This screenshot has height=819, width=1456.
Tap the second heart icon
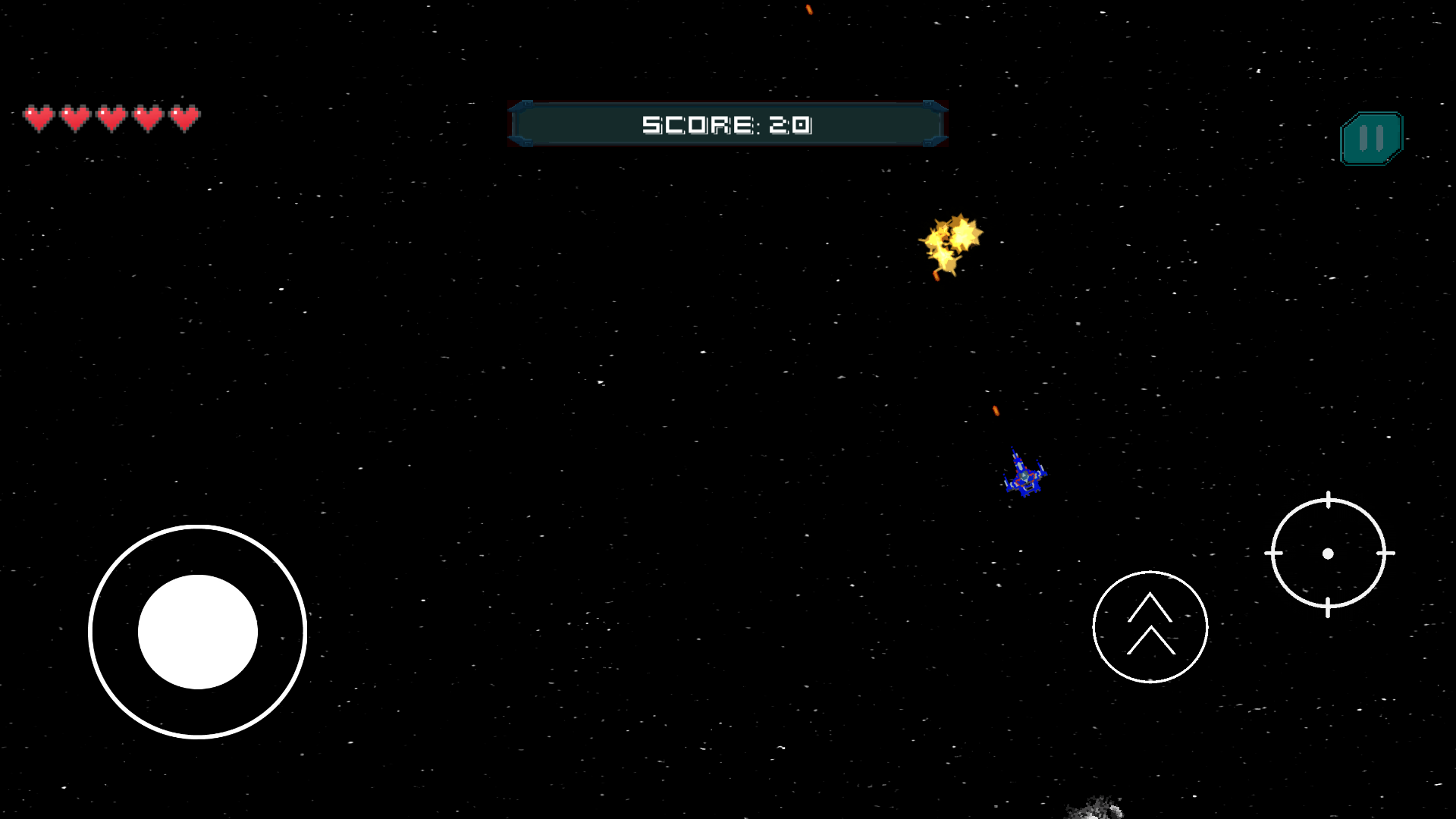click(76, 118)
